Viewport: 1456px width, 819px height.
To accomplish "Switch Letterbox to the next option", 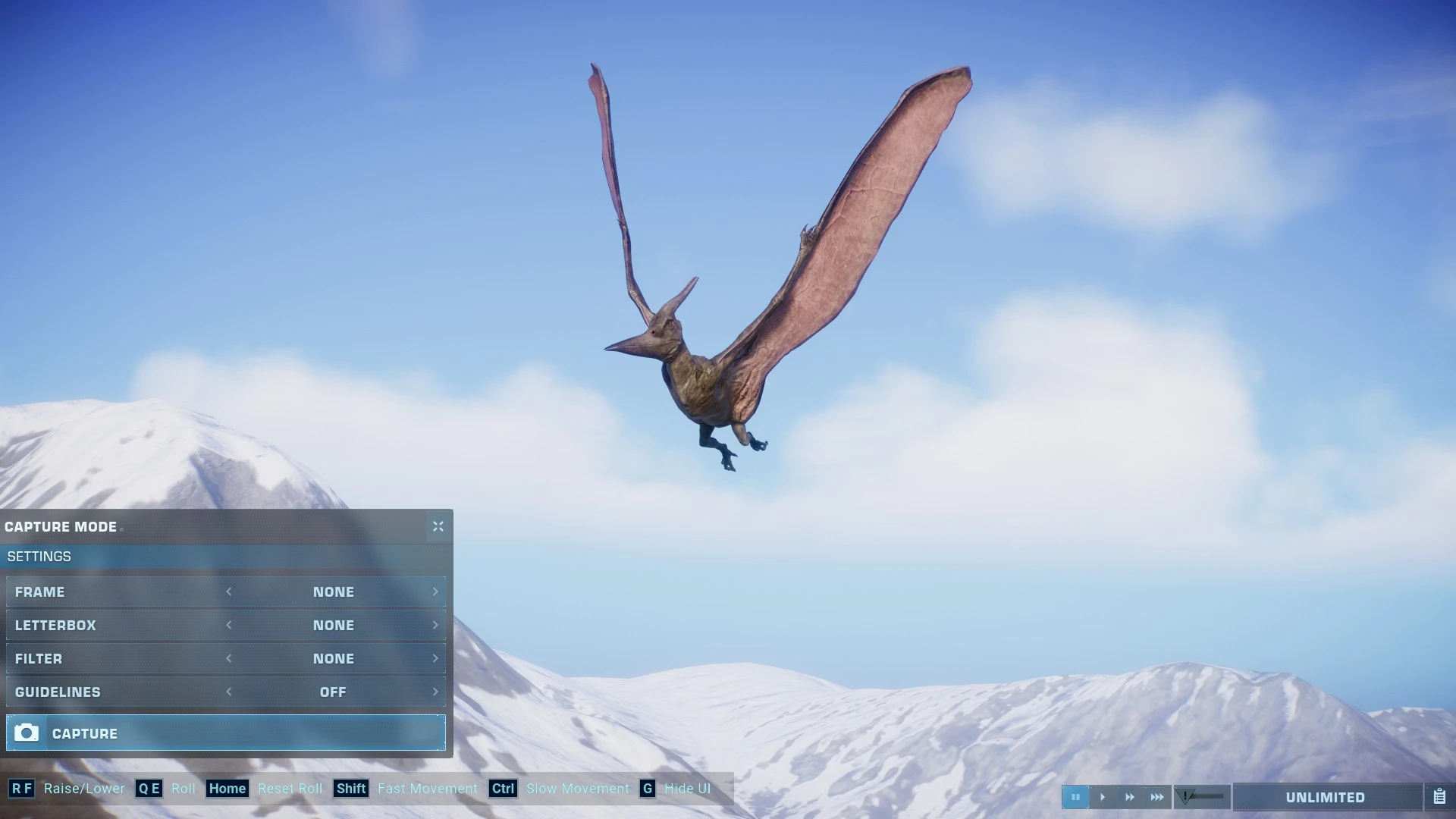I will click(x=435, y=625).
